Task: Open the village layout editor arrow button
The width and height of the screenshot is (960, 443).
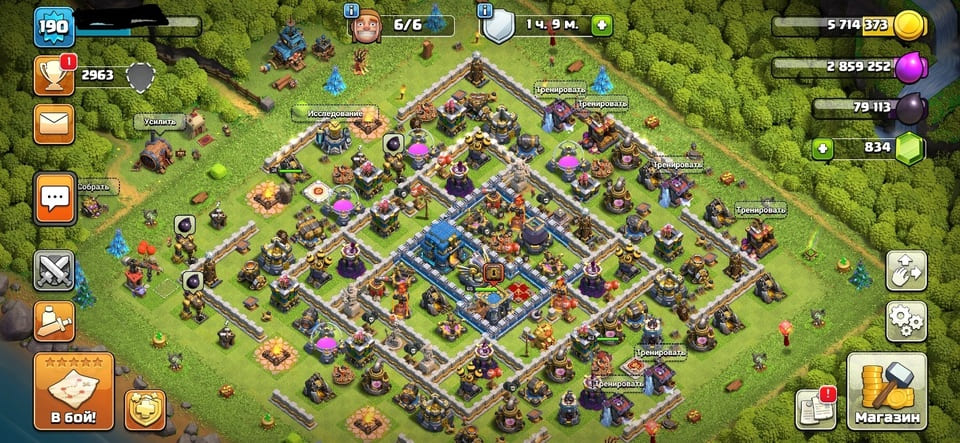Action: pos(906,270)
